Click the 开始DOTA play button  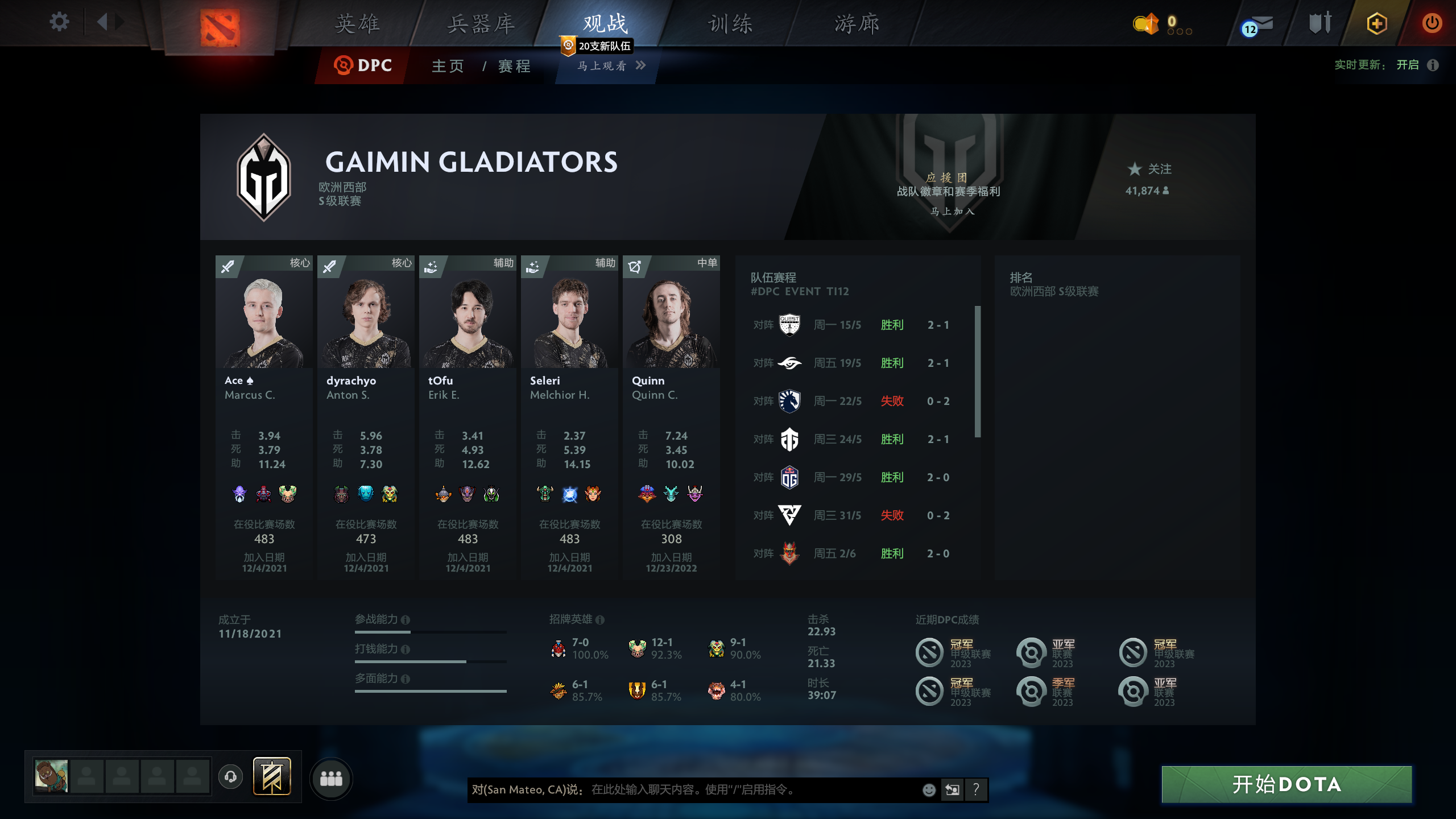(1287, 784)
